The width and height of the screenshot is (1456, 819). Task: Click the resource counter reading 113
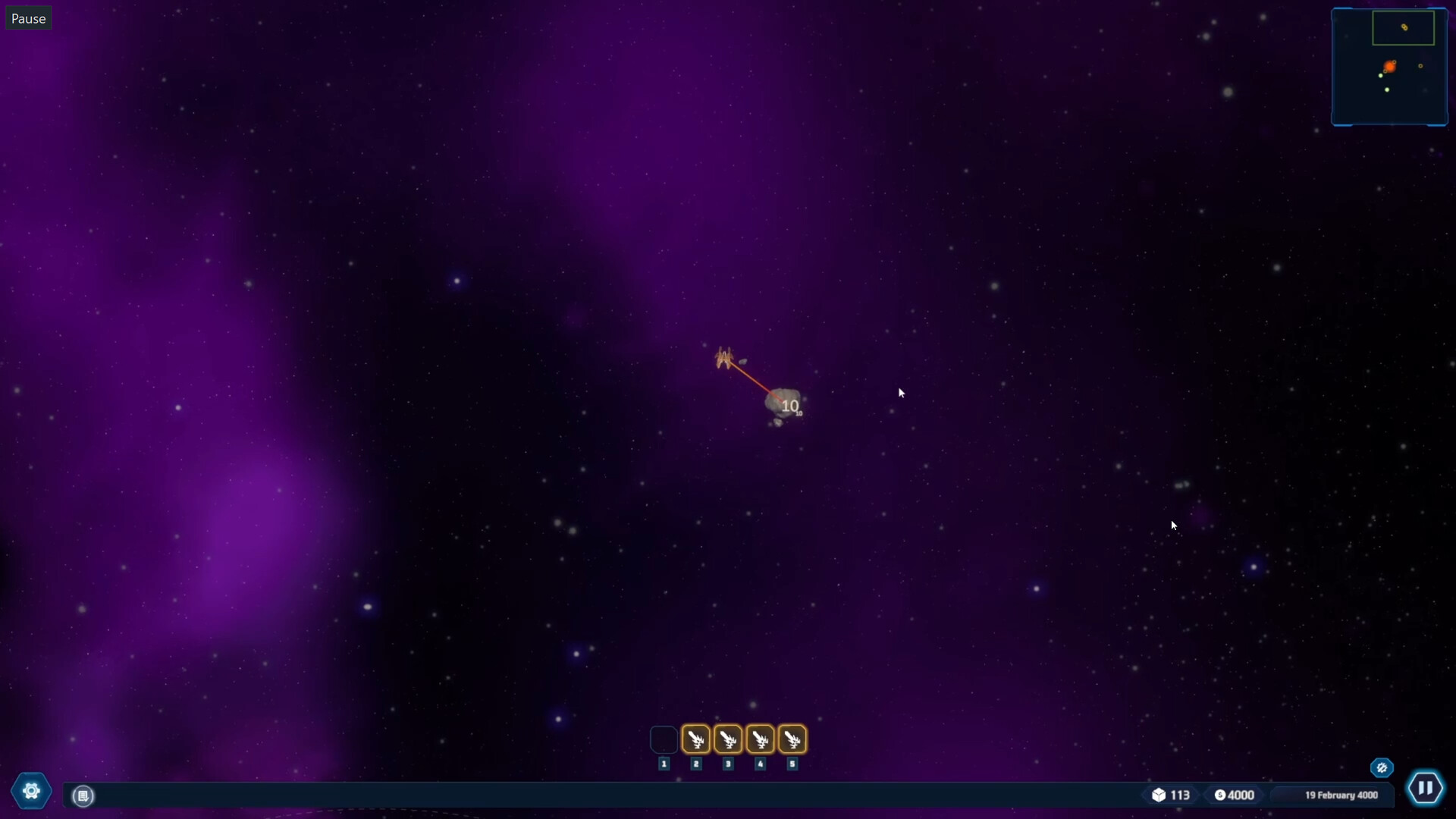pos(1178,795)
